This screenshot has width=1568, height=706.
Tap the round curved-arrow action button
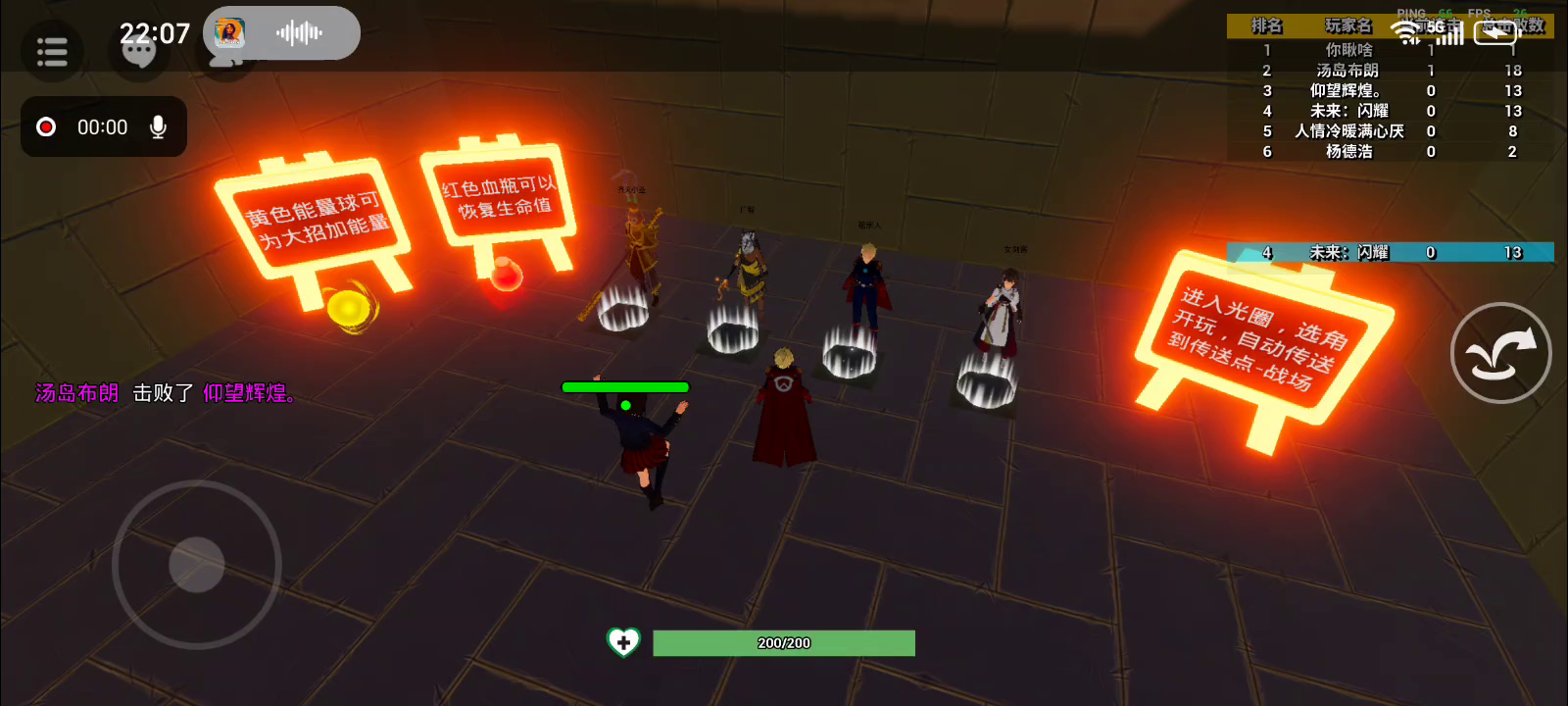pos(1500,353)
